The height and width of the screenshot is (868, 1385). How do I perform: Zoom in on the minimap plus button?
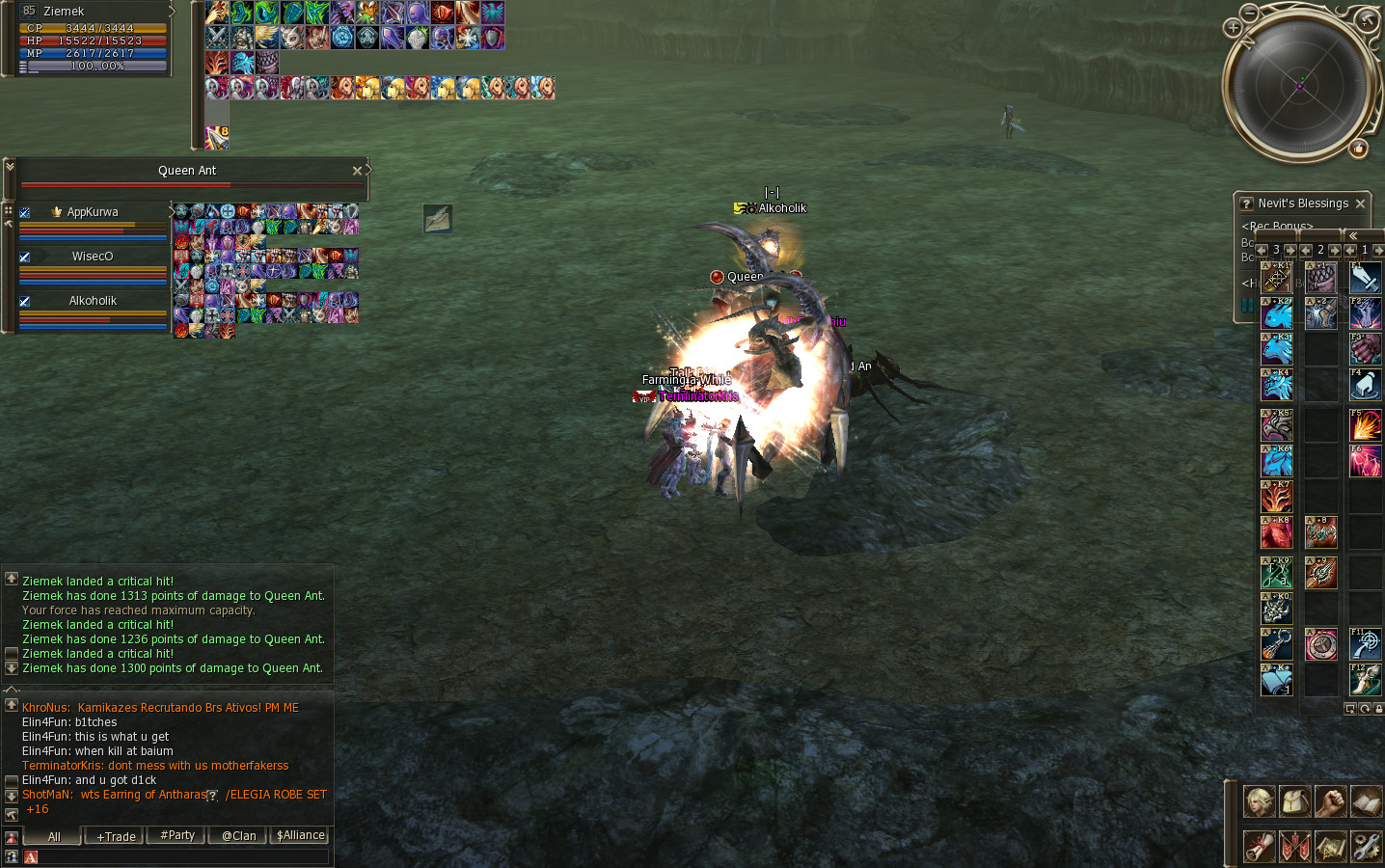[1232, 28]
